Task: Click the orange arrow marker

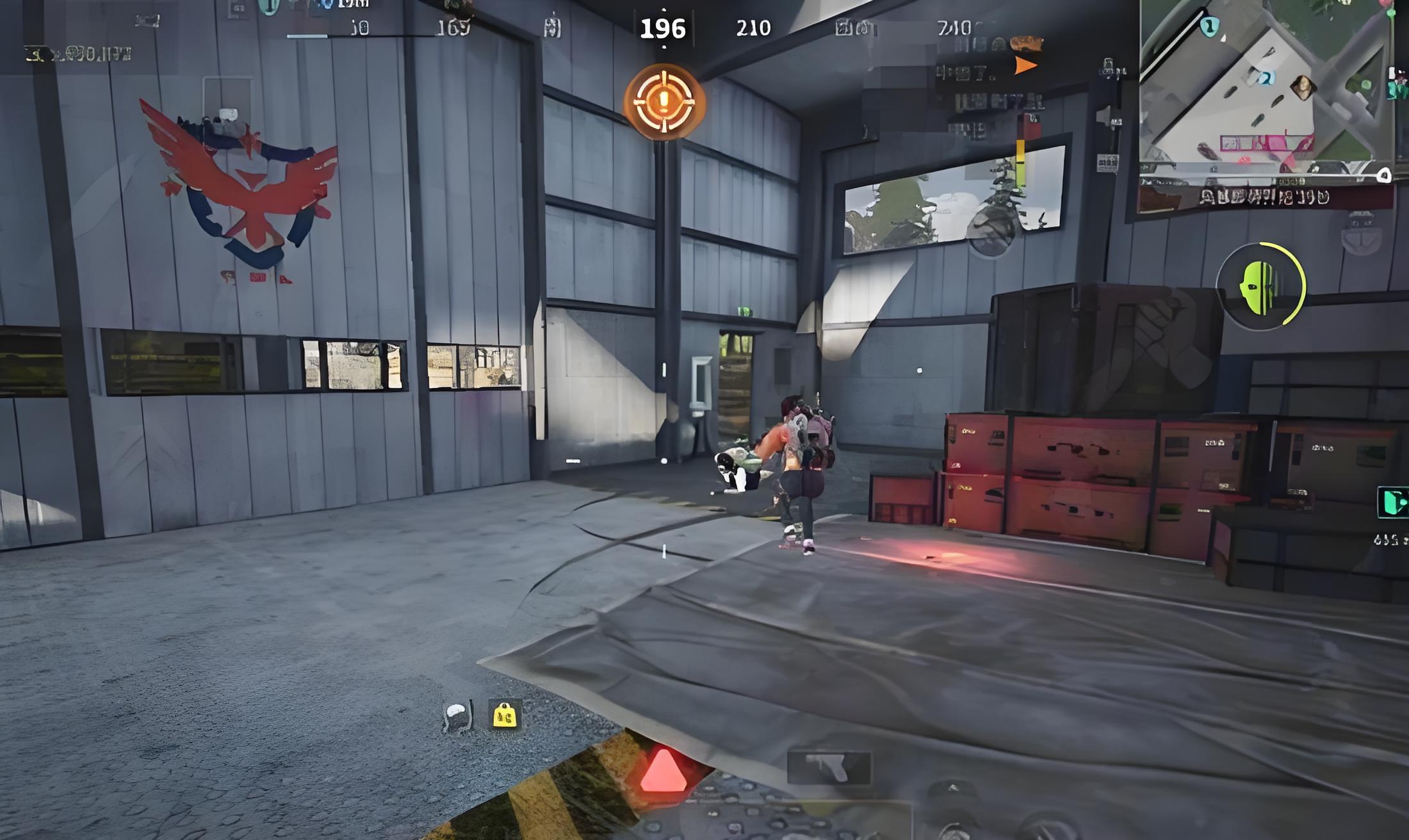Action: point(1025,65)
